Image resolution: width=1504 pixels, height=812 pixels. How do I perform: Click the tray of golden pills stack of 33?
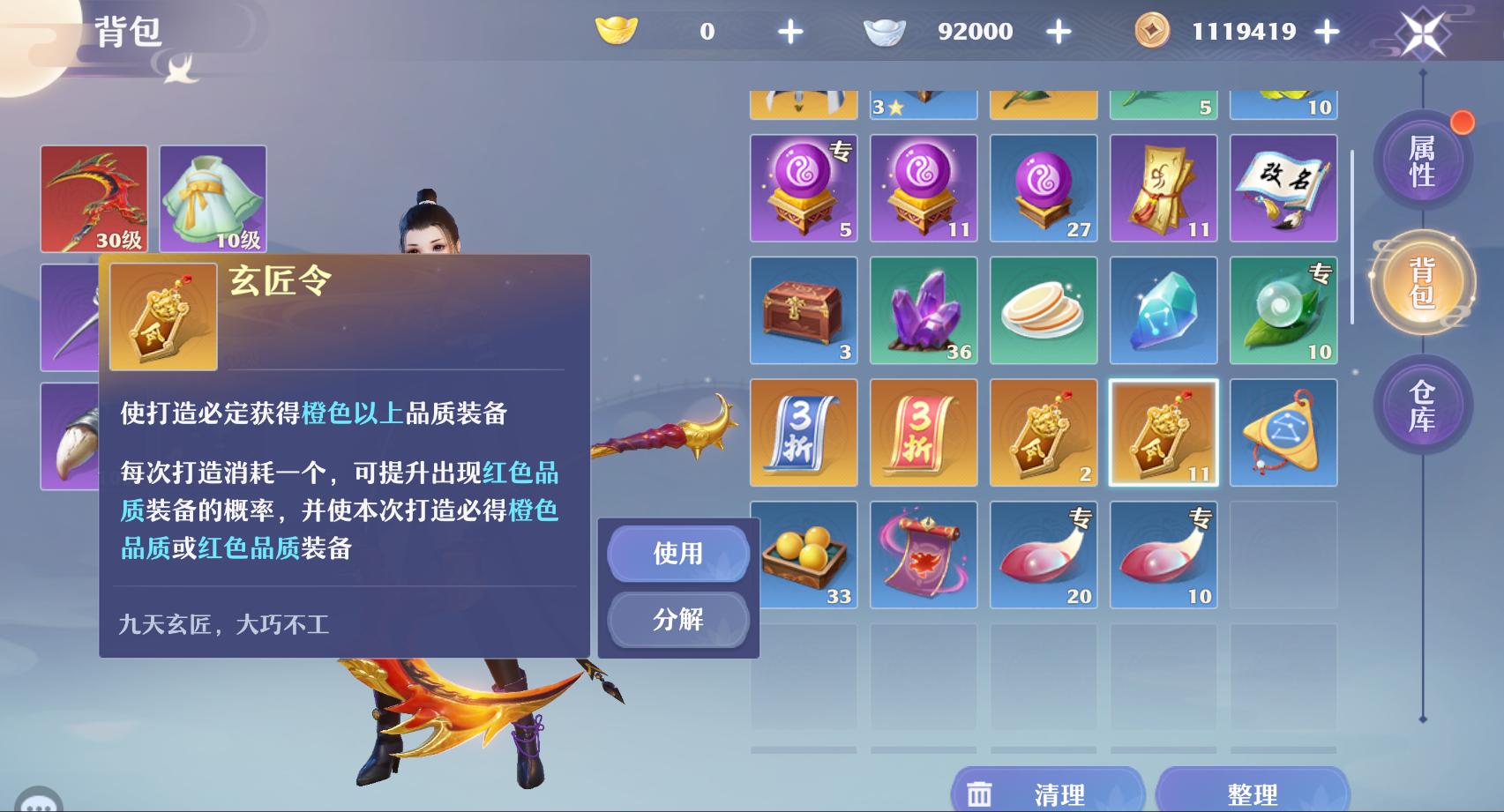click(804, 554)
